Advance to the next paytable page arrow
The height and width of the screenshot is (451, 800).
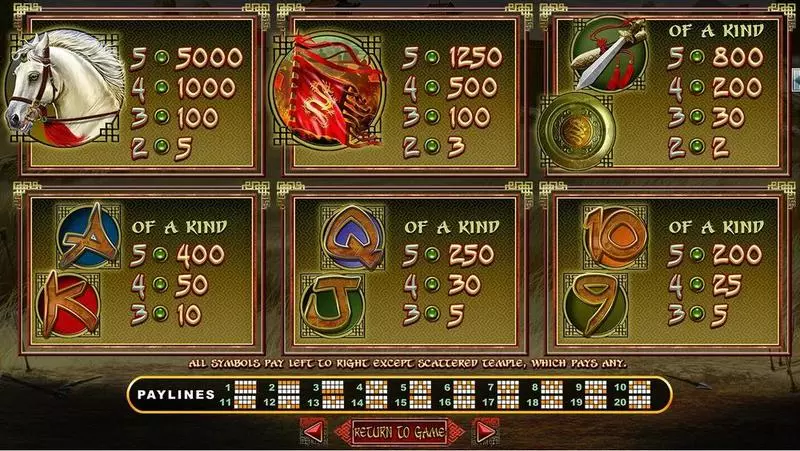coord(486,431)
